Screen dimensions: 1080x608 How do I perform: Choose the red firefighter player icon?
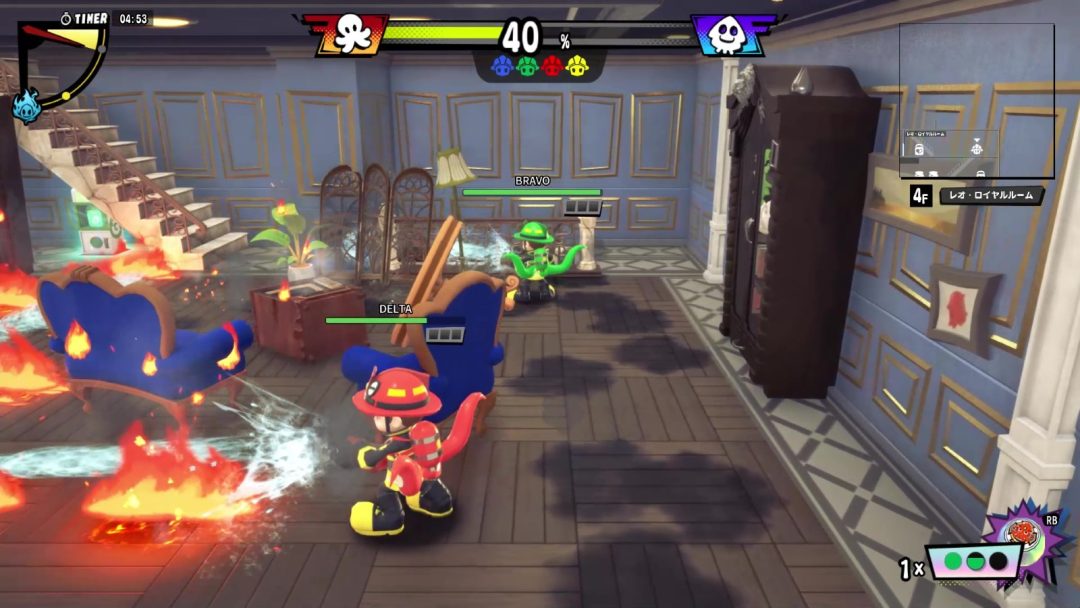(552, 67)
